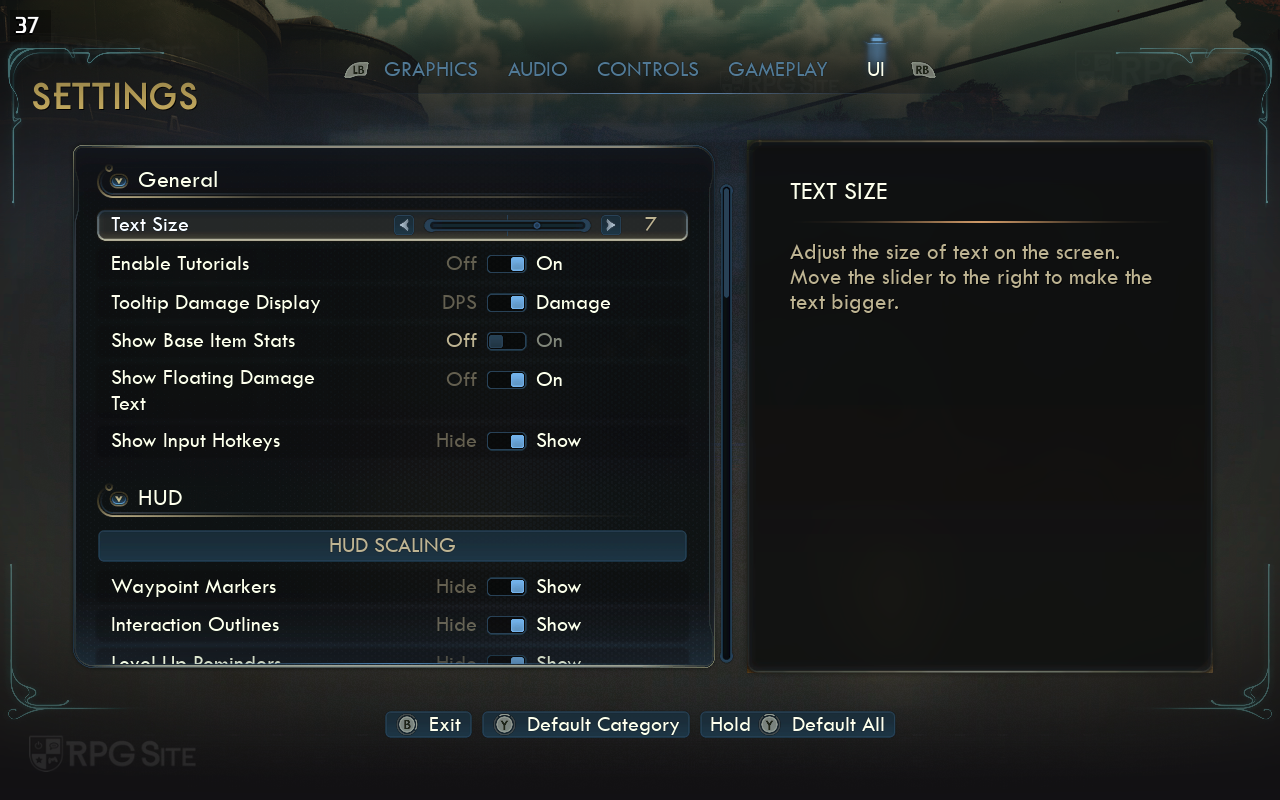This screenshot has height=800, width=1280.
Task: Switch to the Graphics tab
Action: click(430, 69)
